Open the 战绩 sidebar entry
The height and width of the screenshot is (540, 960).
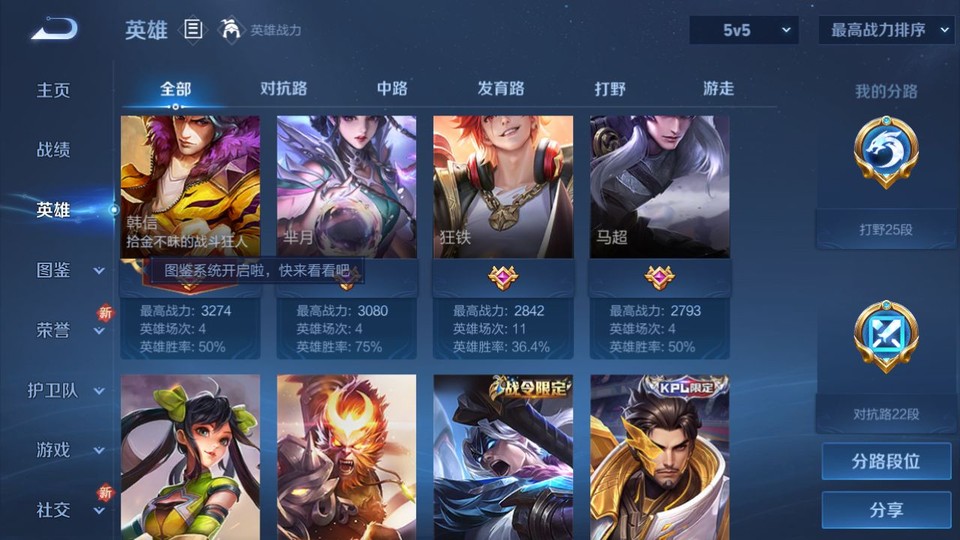tap(54, 150)
